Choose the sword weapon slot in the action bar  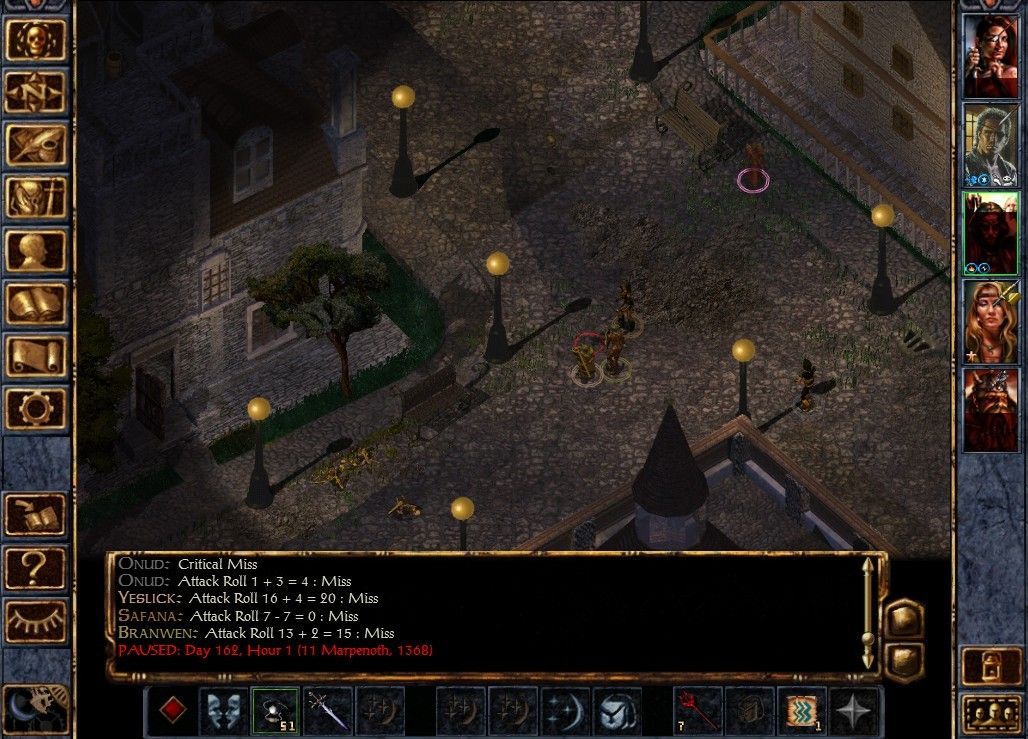click(328, 710)
